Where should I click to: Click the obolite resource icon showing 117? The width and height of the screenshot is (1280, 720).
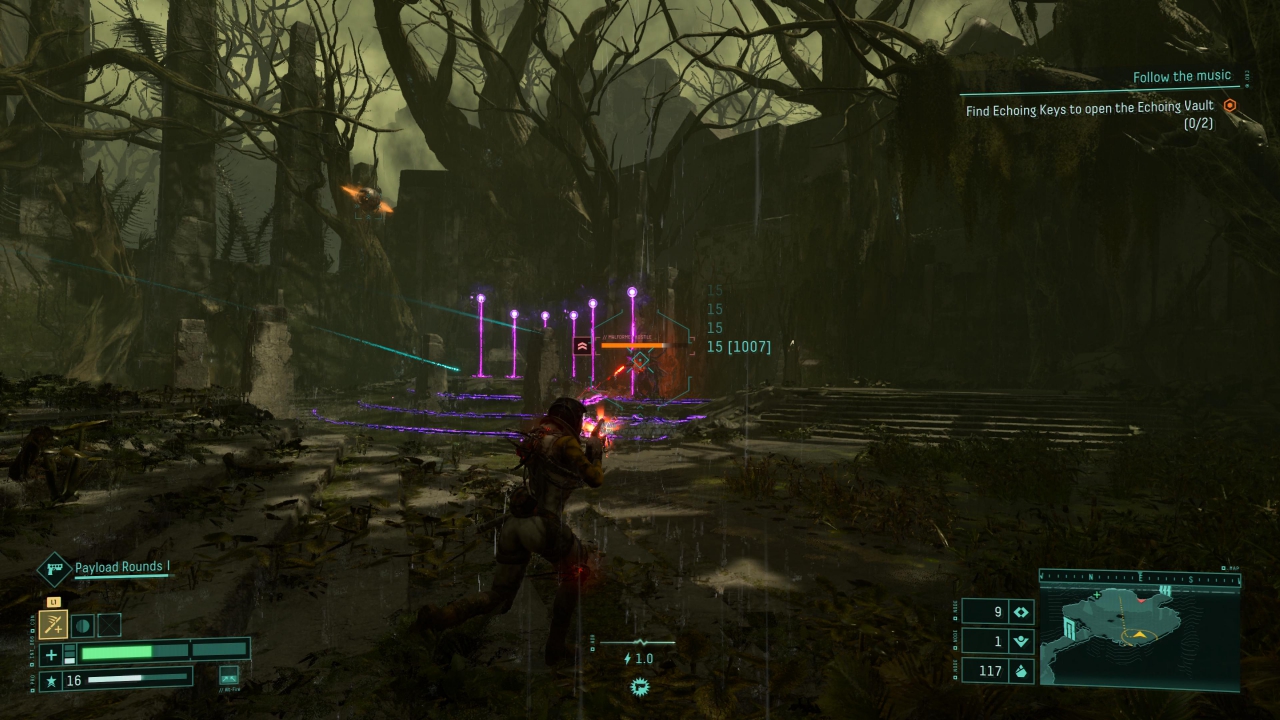pyautogui.click(x=1021, y=671)
